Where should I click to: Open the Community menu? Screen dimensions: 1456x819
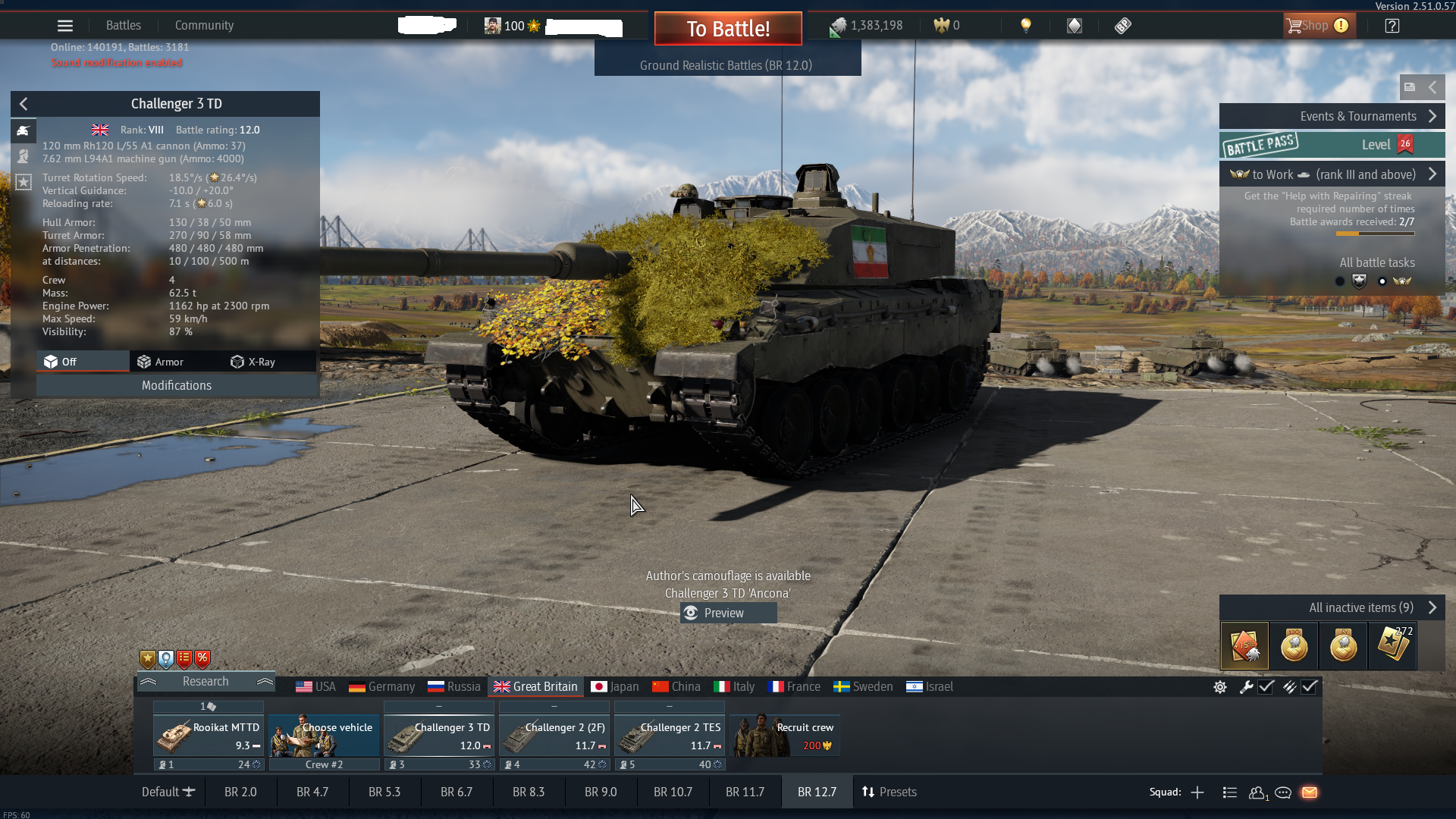pos(203,25)
